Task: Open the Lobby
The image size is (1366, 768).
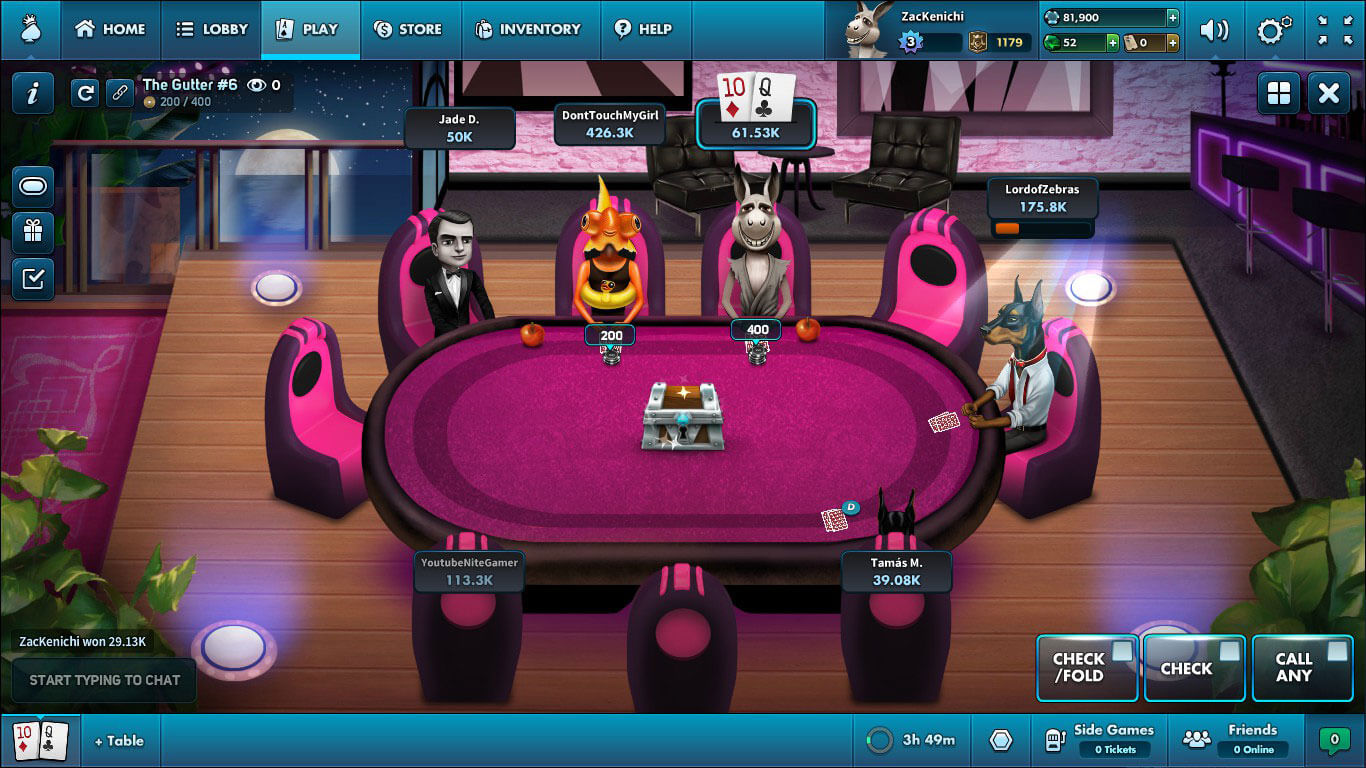Action: [211, 29]
